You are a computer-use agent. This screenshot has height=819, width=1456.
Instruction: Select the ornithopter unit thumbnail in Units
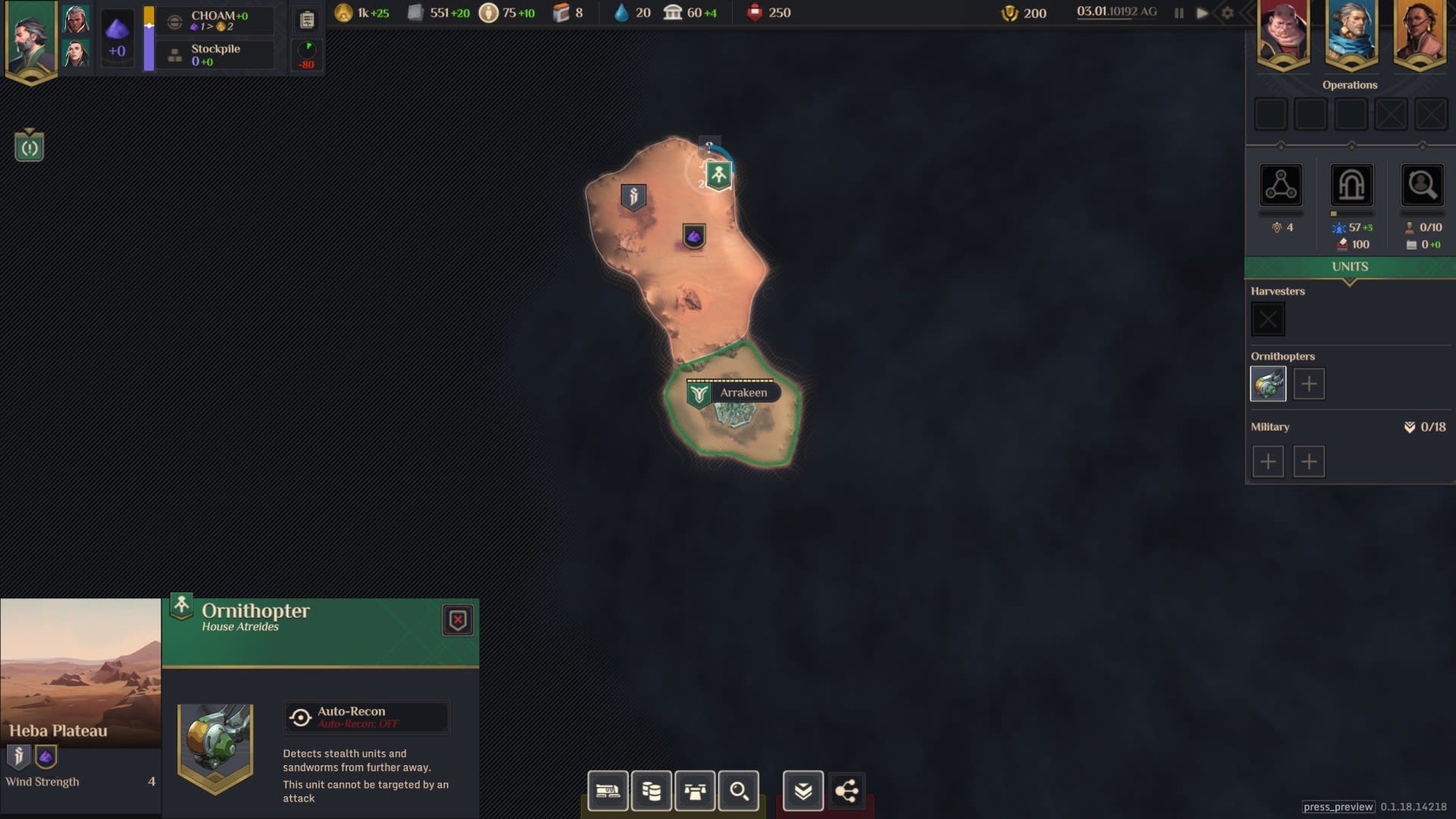1268,384
